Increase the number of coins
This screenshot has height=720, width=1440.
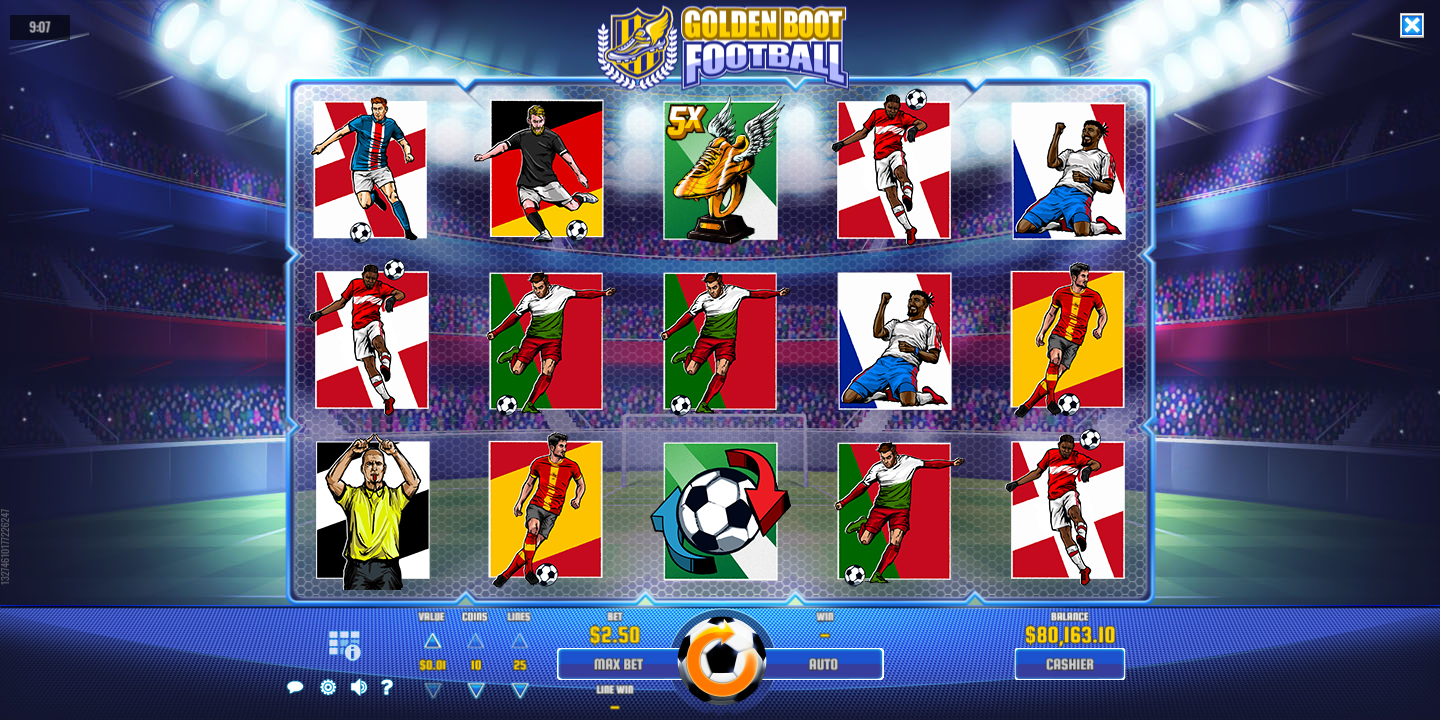(x=476, y=641)
